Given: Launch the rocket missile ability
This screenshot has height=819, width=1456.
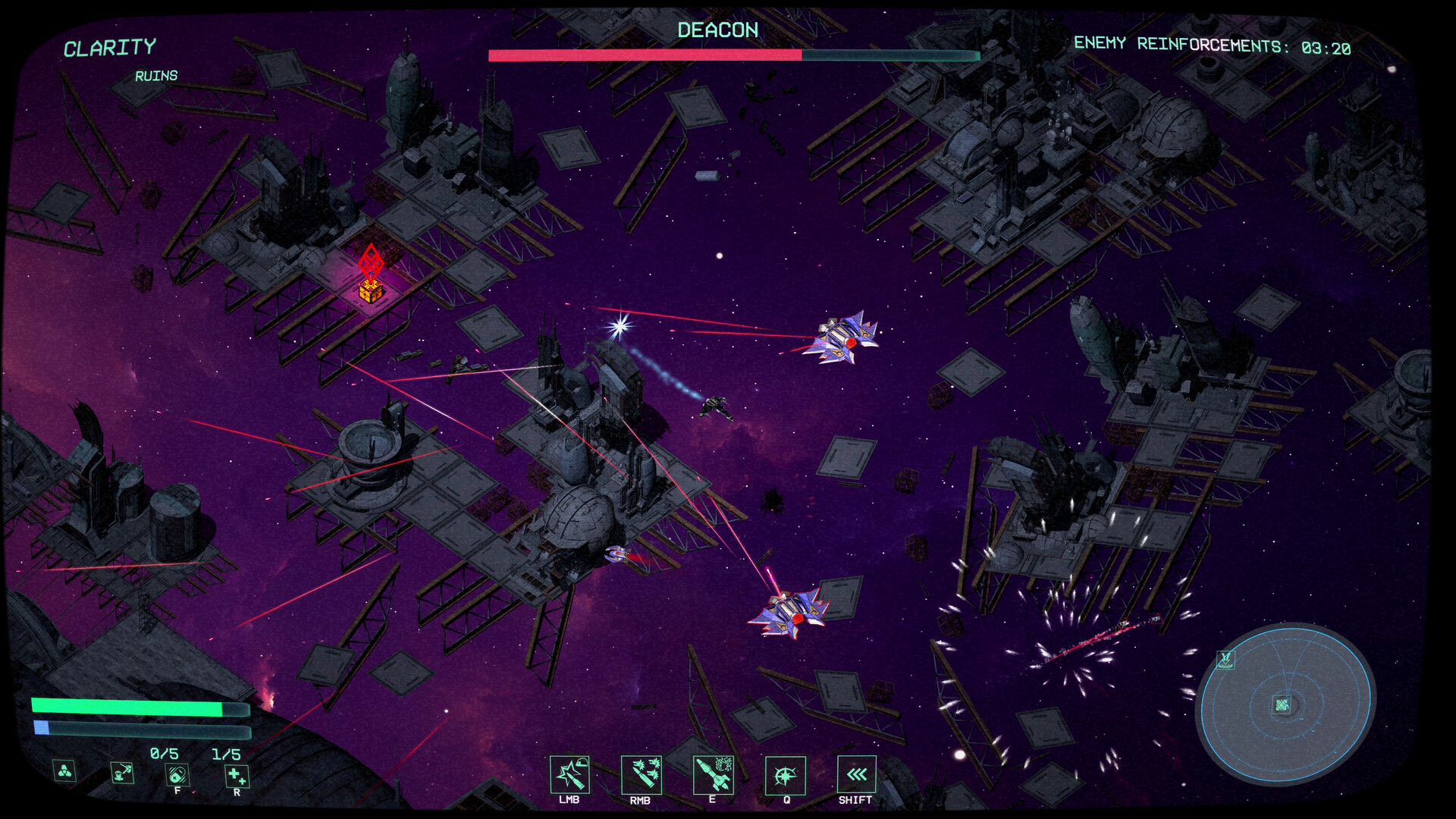Looking at the screenshot, I should coord(713,775).
